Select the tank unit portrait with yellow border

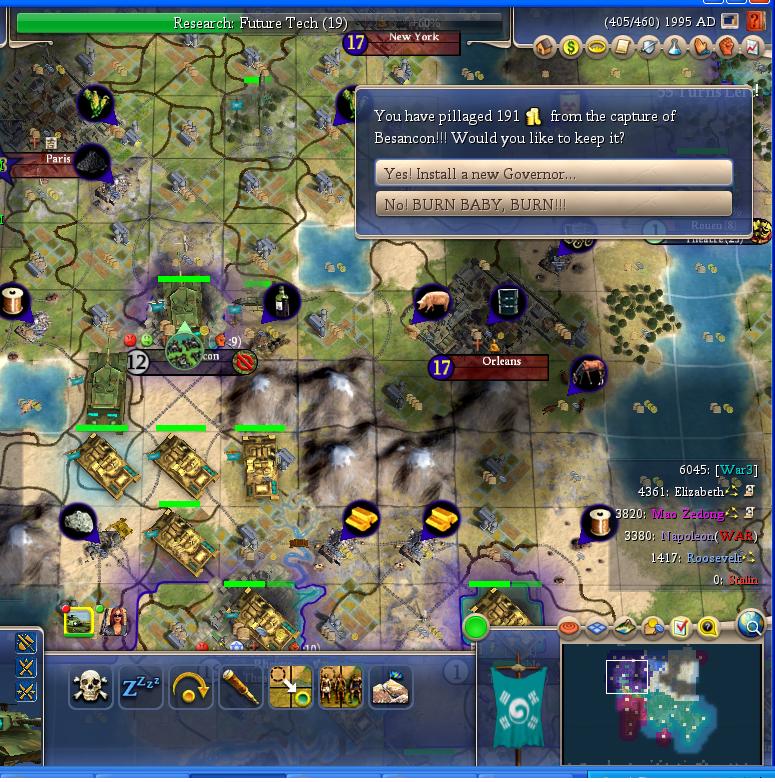click(x=79, y=622)
